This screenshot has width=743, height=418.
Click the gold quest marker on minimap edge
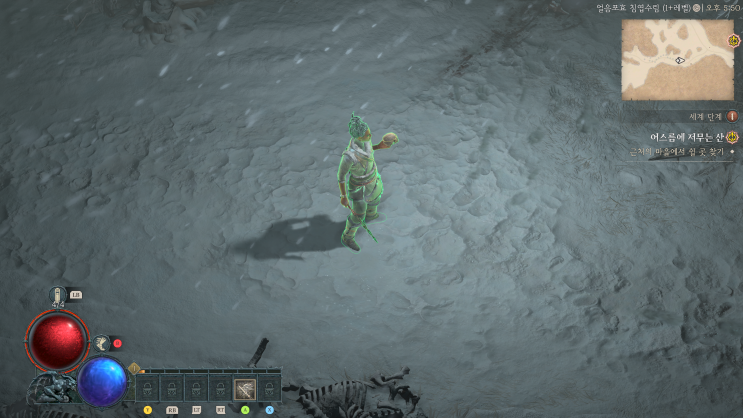pos(734,41)
